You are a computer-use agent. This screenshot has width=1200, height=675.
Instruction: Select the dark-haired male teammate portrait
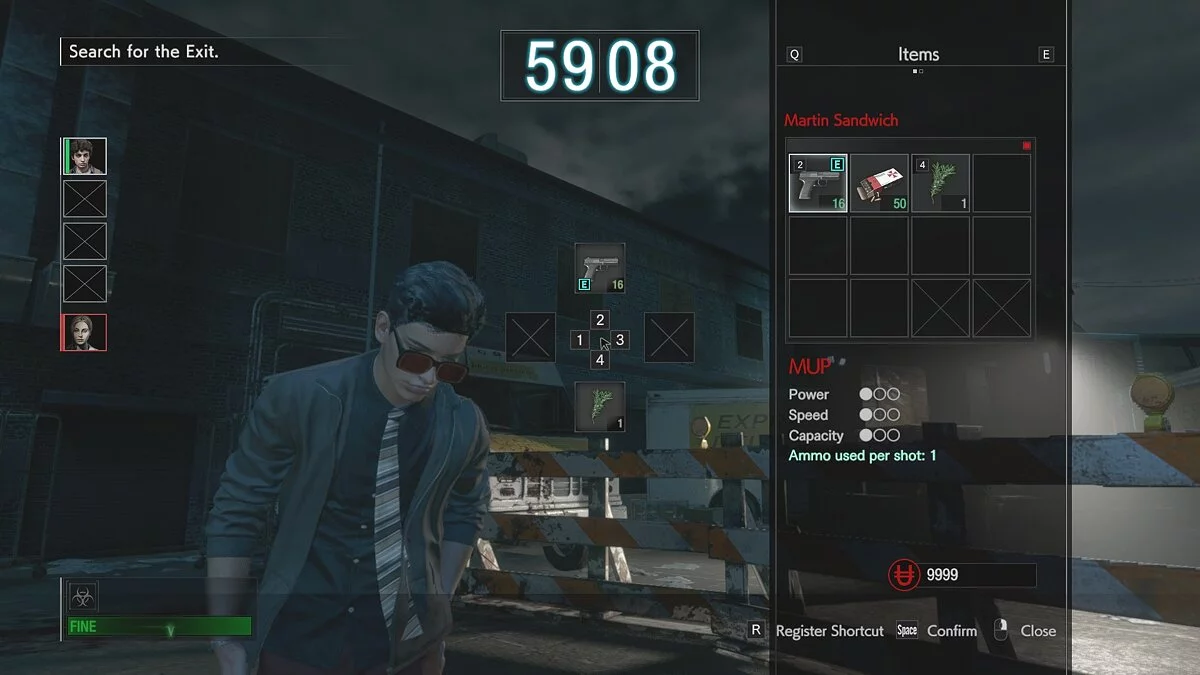point(85,157)
